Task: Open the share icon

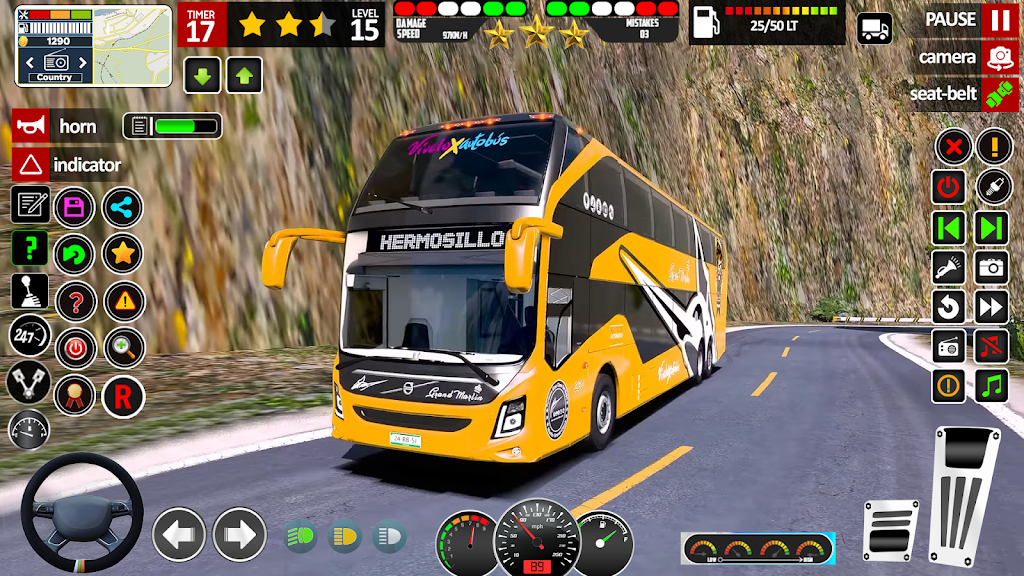Action: coord(123,208)
